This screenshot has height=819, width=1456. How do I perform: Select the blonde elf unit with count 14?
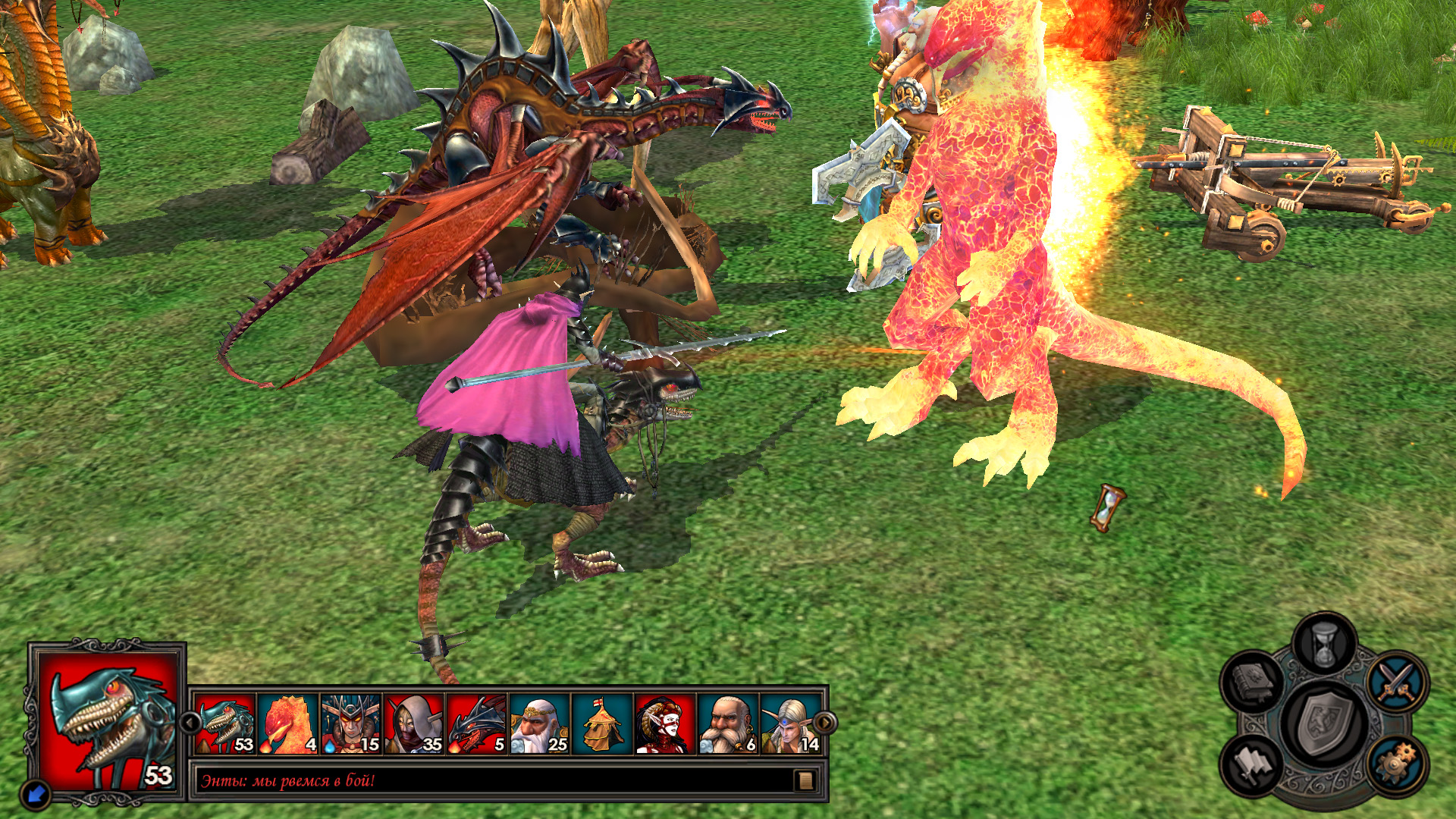[790, 724]
